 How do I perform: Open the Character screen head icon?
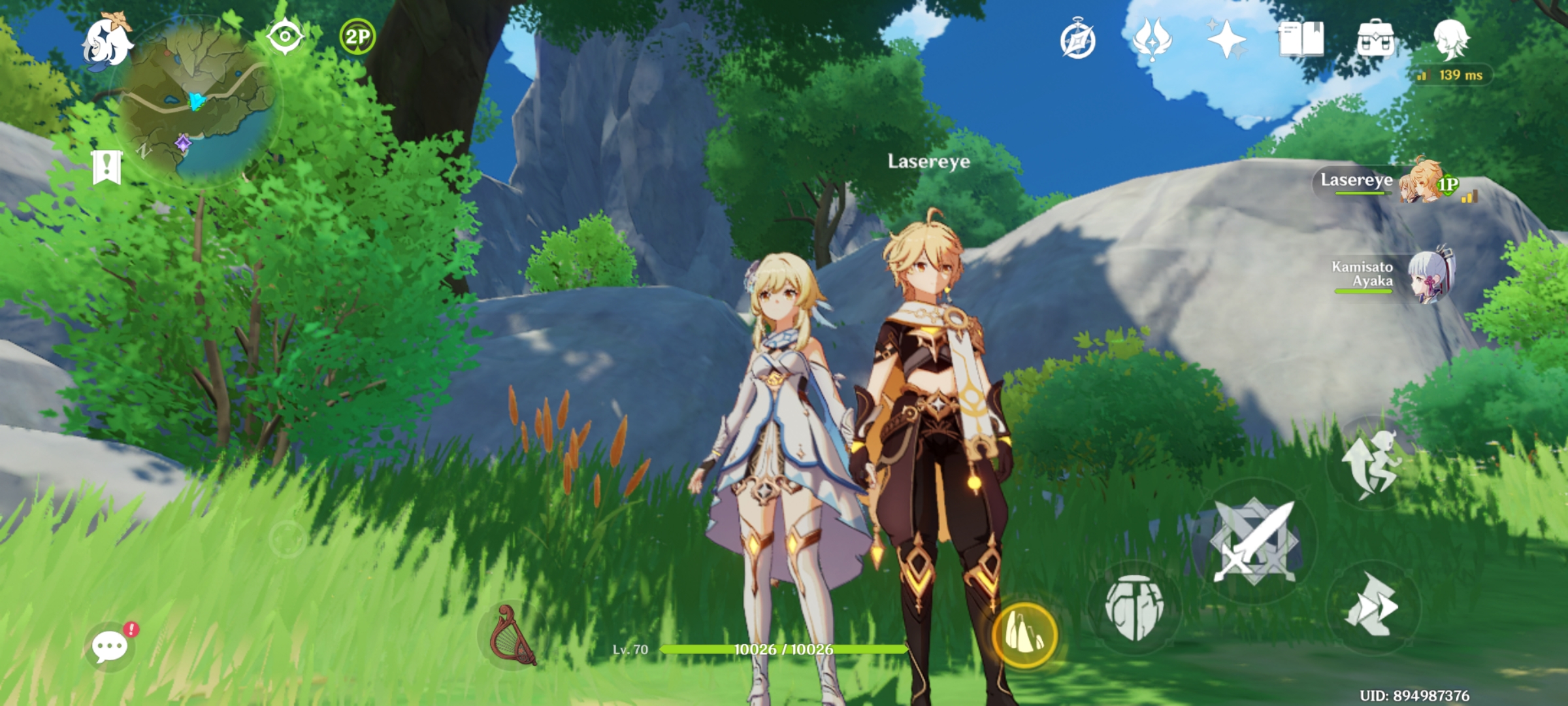1452,39
